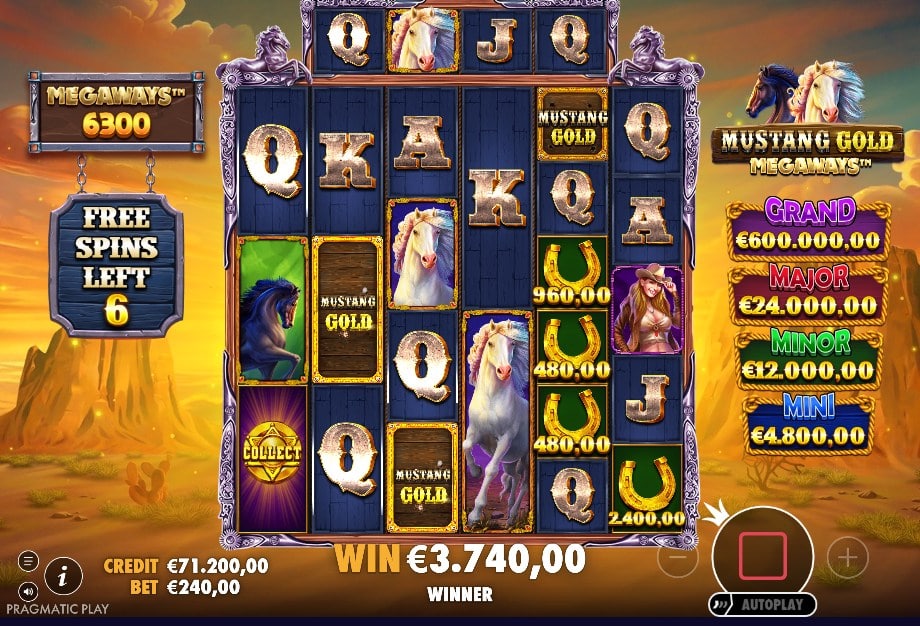The image size is (920, 626).
Task: Decrease the bet with the minus button
Action: click(678, 559)
